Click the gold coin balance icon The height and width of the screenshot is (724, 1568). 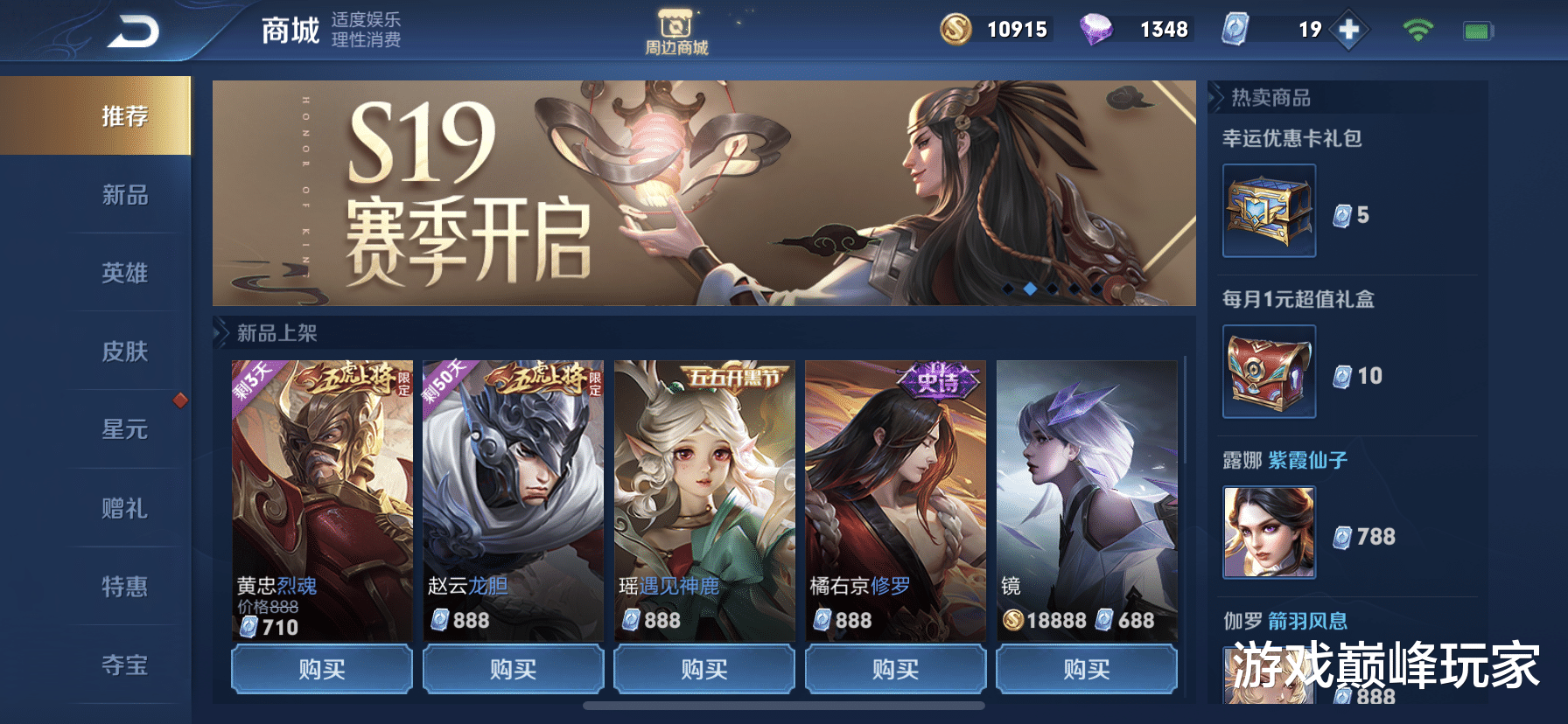955,29
